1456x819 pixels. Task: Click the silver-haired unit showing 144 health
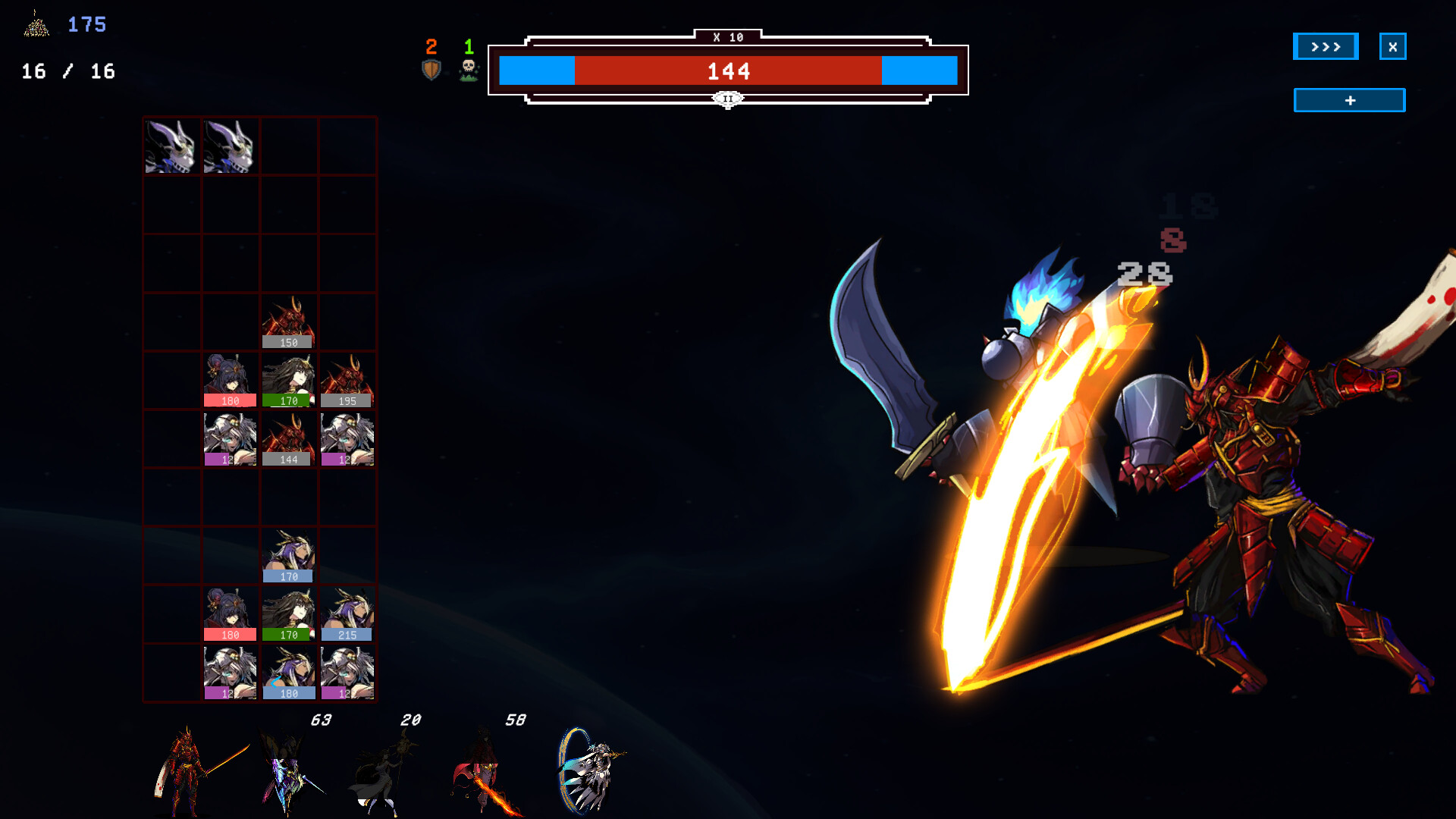tap(288, 438)
